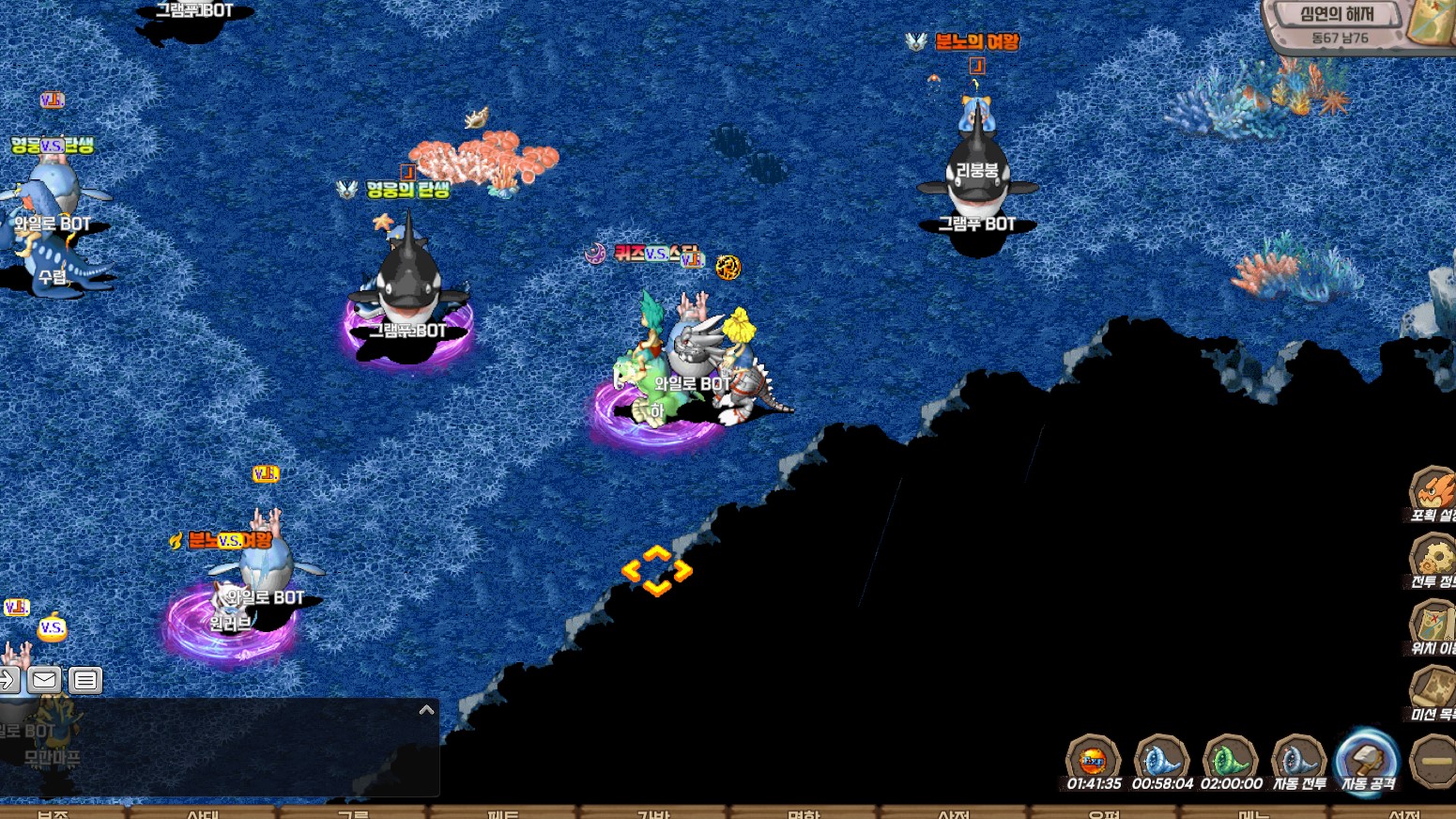Open the chat list lines button
Screen dimensions: 1456x819
tap(84, 679)
